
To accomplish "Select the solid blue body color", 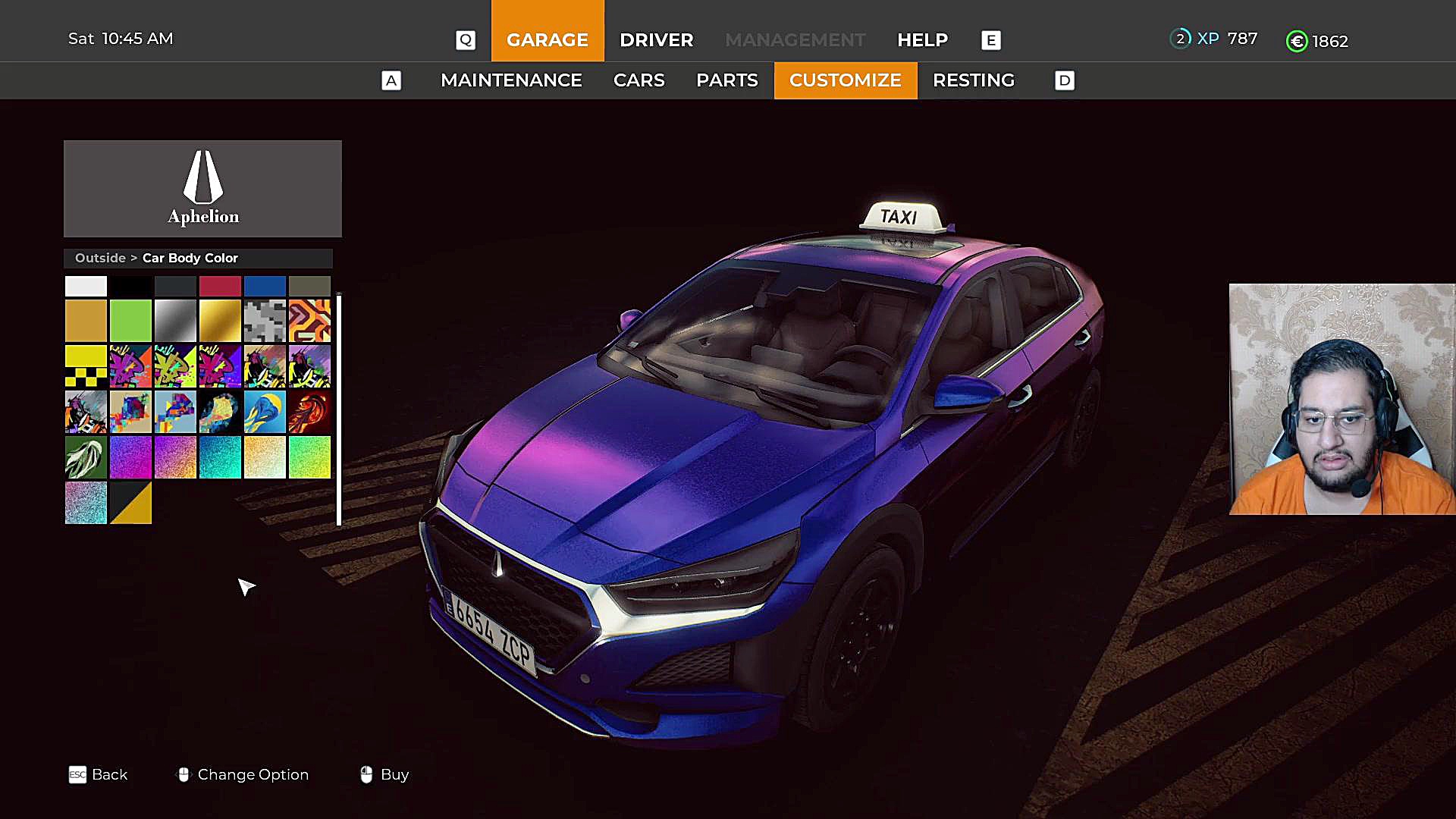I will (265, 286).
